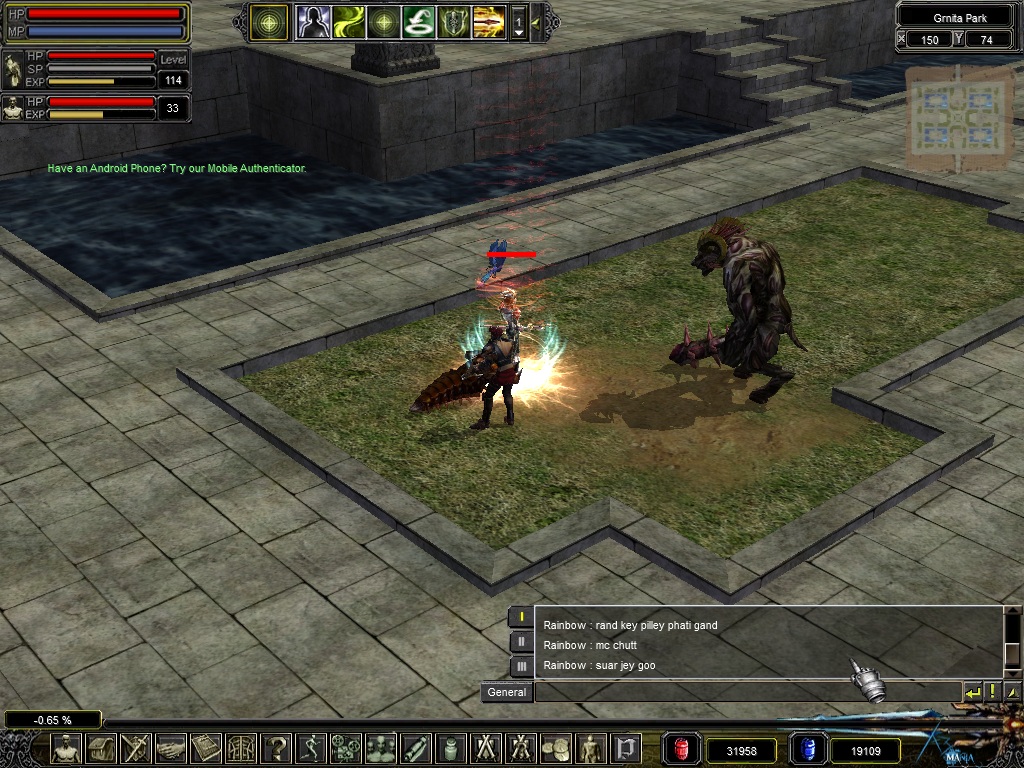Click the yellow exclamation mark chat button

pyautogui.click(x=993, y=692)
